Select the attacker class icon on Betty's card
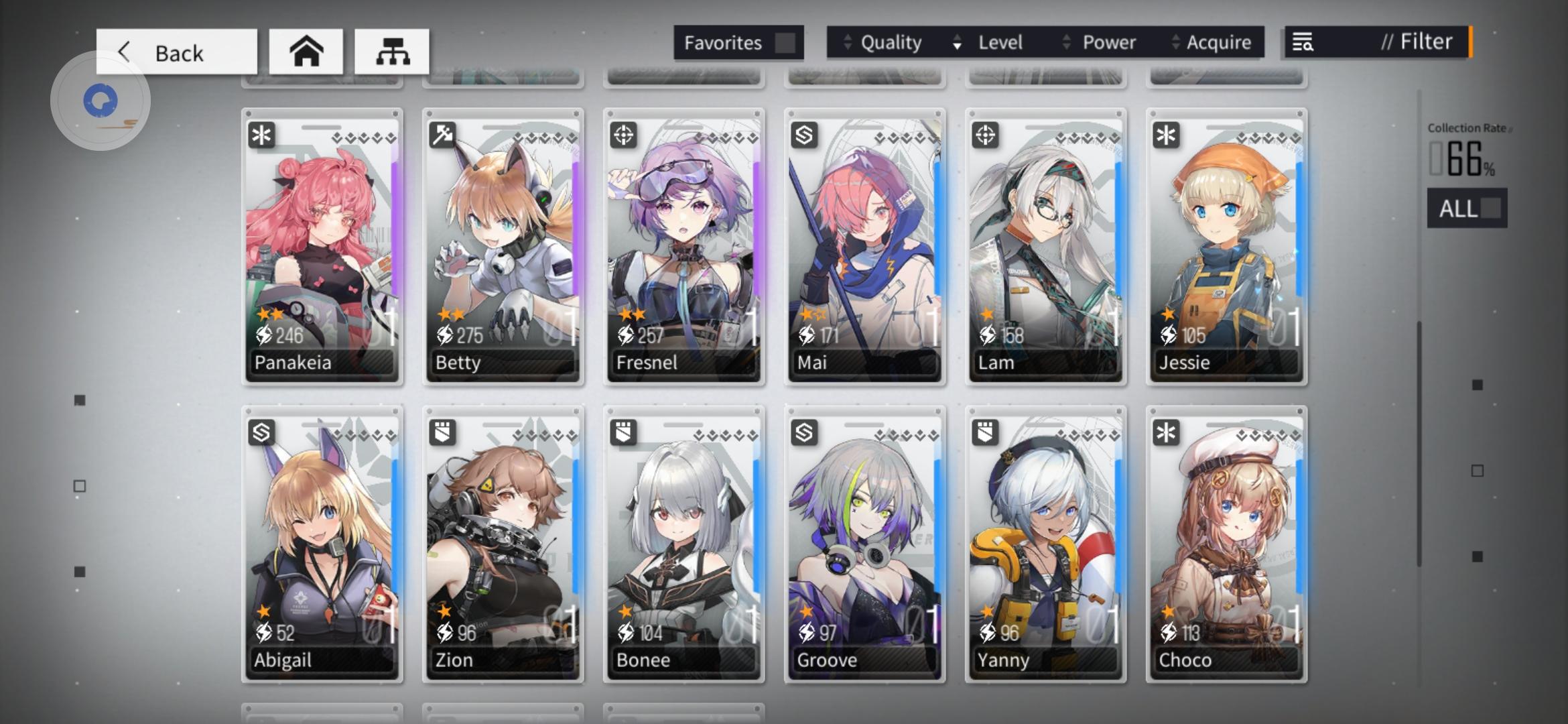Viewport: 1568px width, 724px height. coord(442,135)
